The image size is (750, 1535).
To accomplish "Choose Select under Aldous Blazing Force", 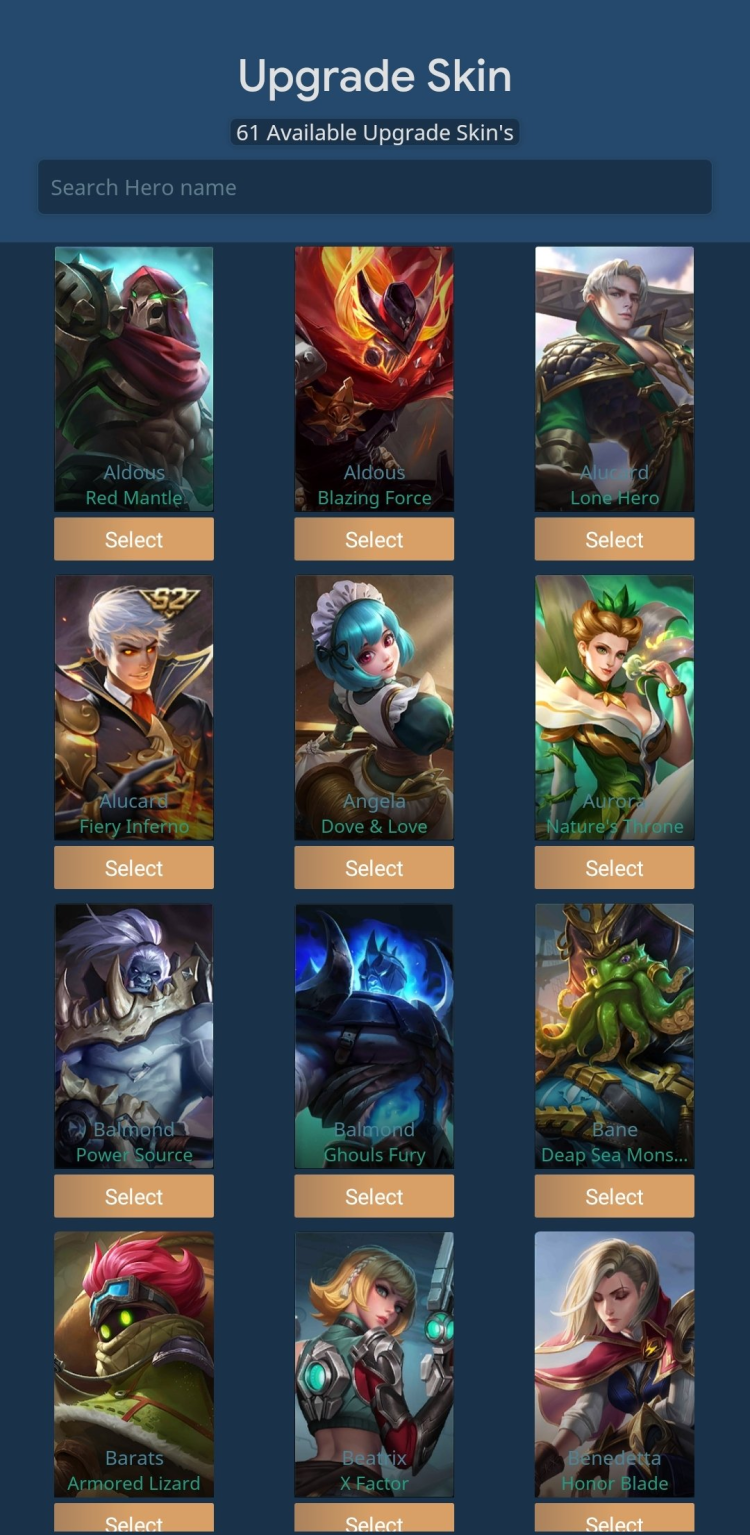I will click(x=374, y=539).
